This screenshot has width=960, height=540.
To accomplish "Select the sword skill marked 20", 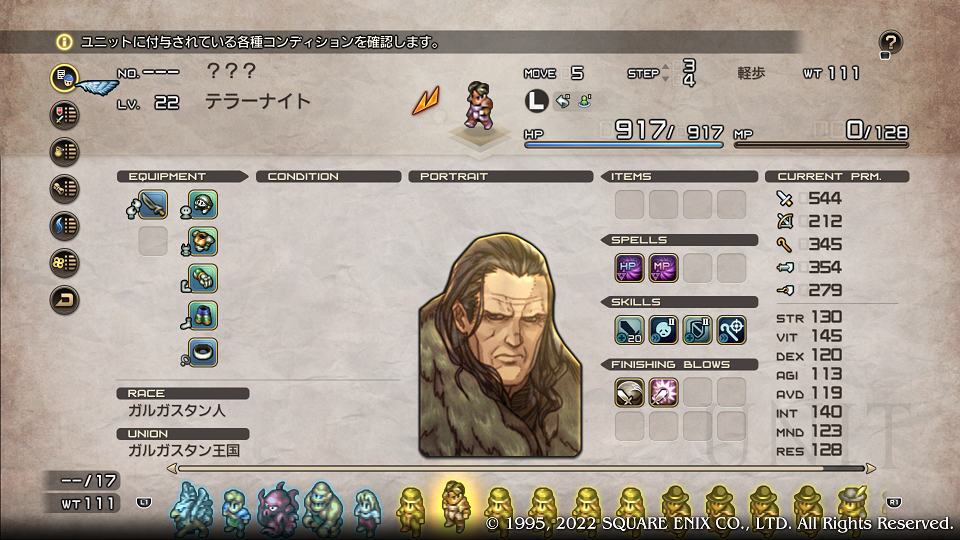I will coord(630,329).
